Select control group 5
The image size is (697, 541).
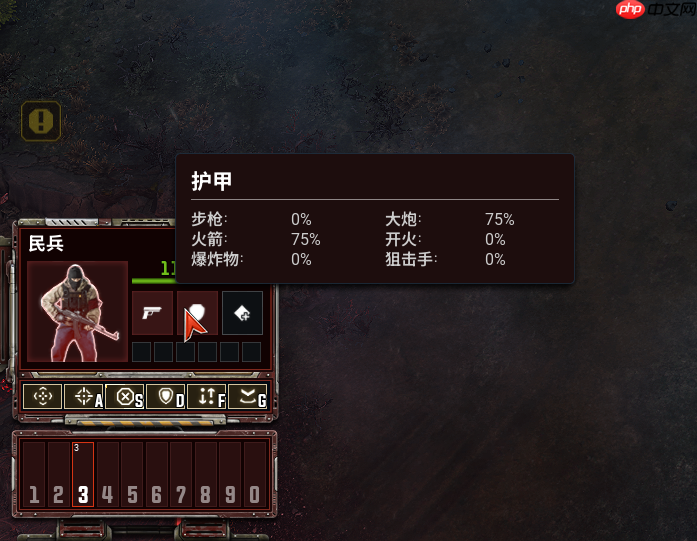132,475
